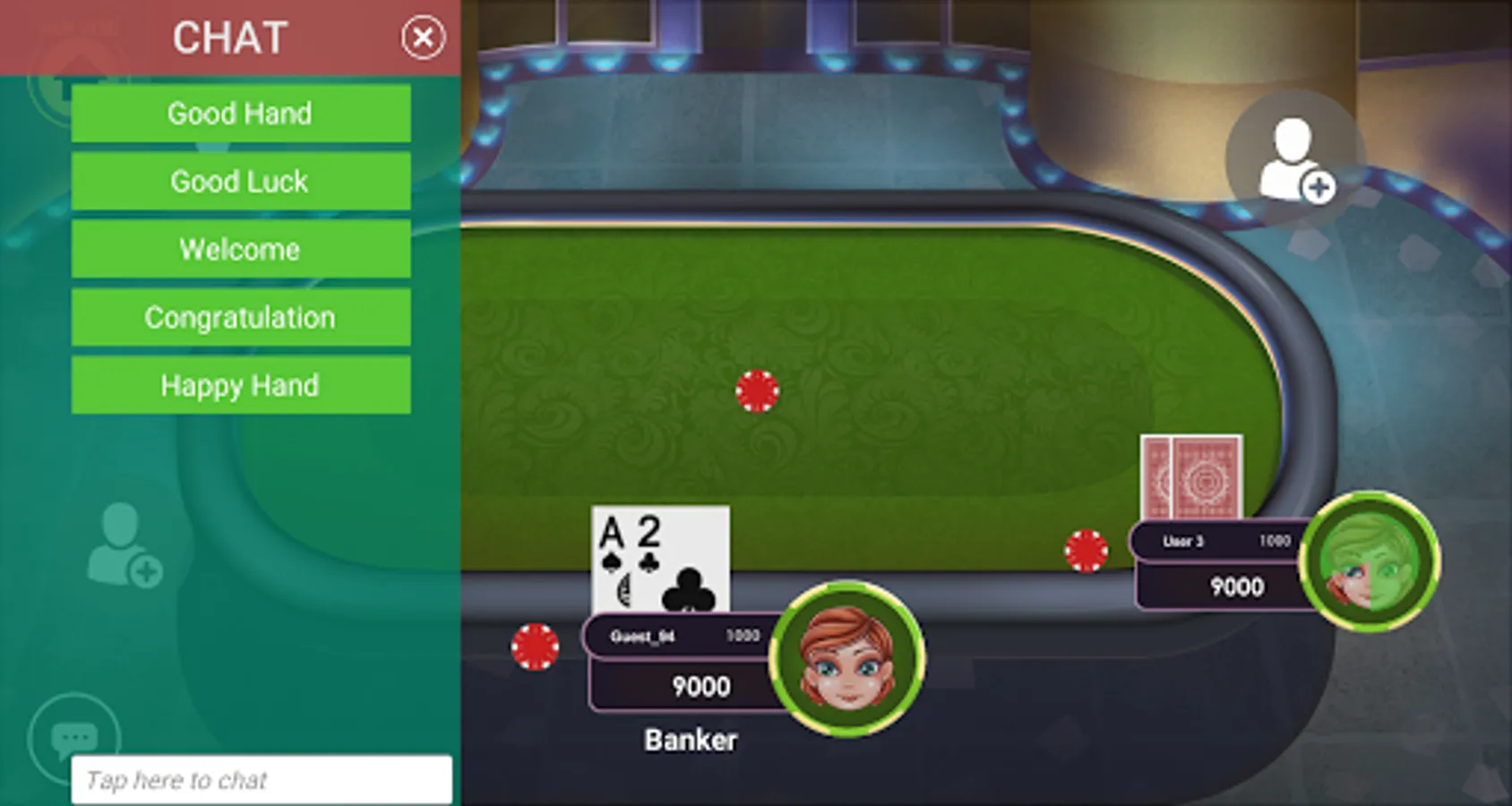Select the Welcome chat message
Screen dimensions: 1512x806
pos(240,249)
